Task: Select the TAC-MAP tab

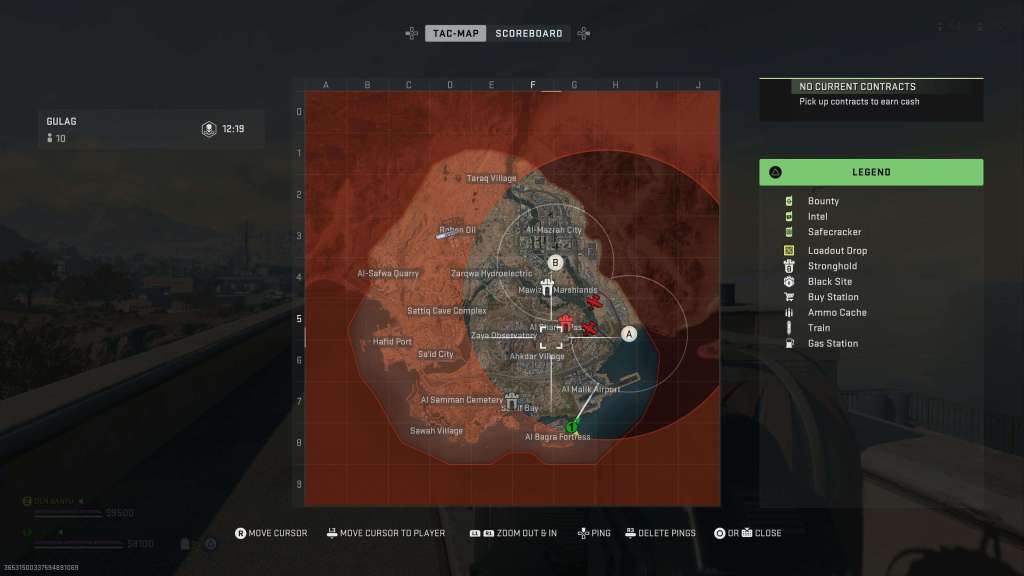Action: pyautogui.click(x=456, y=33)
